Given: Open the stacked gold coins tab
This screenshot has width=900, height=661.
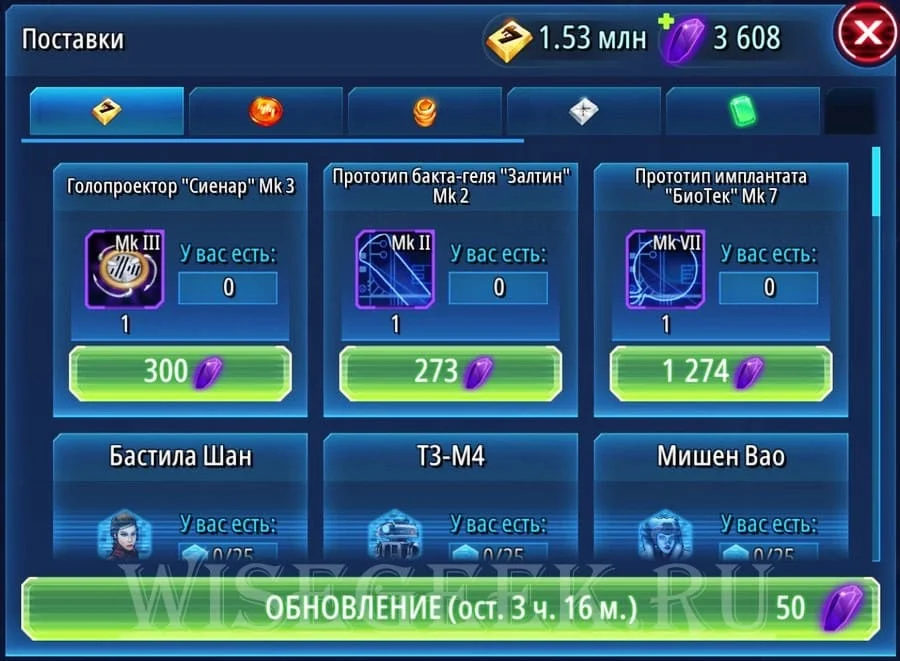Looking at the screenshot, I should click(425, 112).
